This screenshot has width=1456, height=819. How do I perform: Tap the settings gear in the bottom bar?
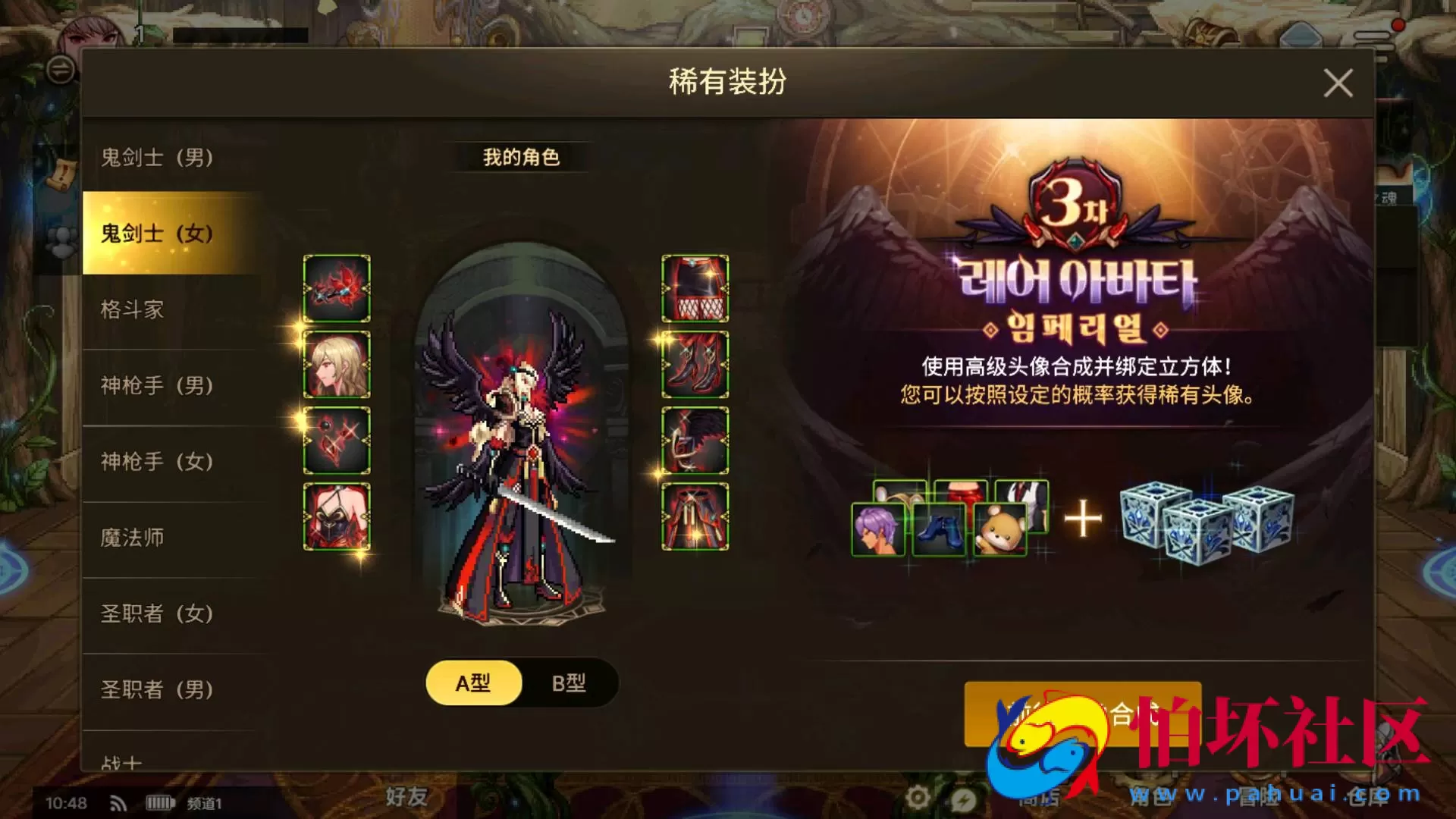point(919,798)
